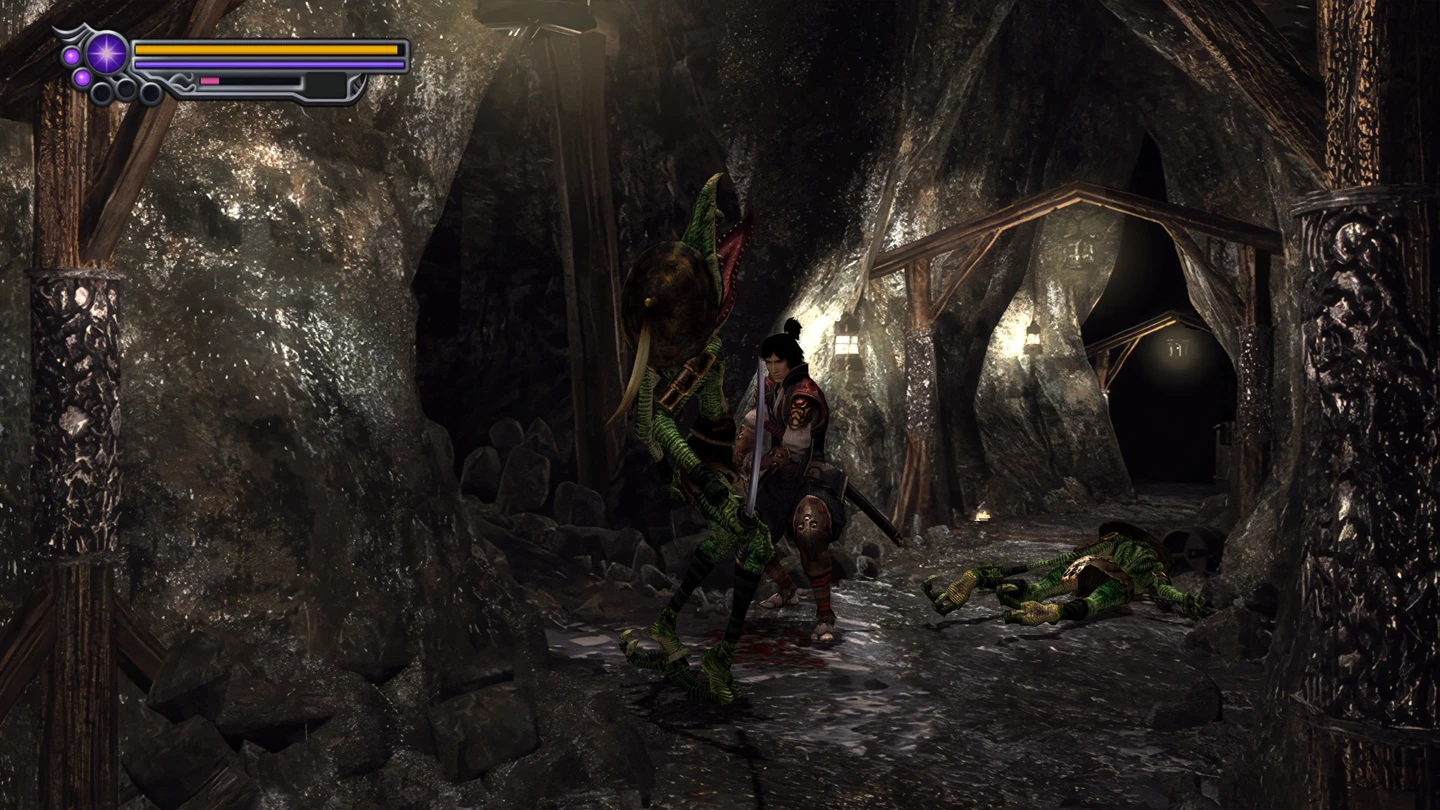The height and width of the screenshot is (810, 1440).
Task: Select the lower small purple magic orb
Action: point(82,79)
